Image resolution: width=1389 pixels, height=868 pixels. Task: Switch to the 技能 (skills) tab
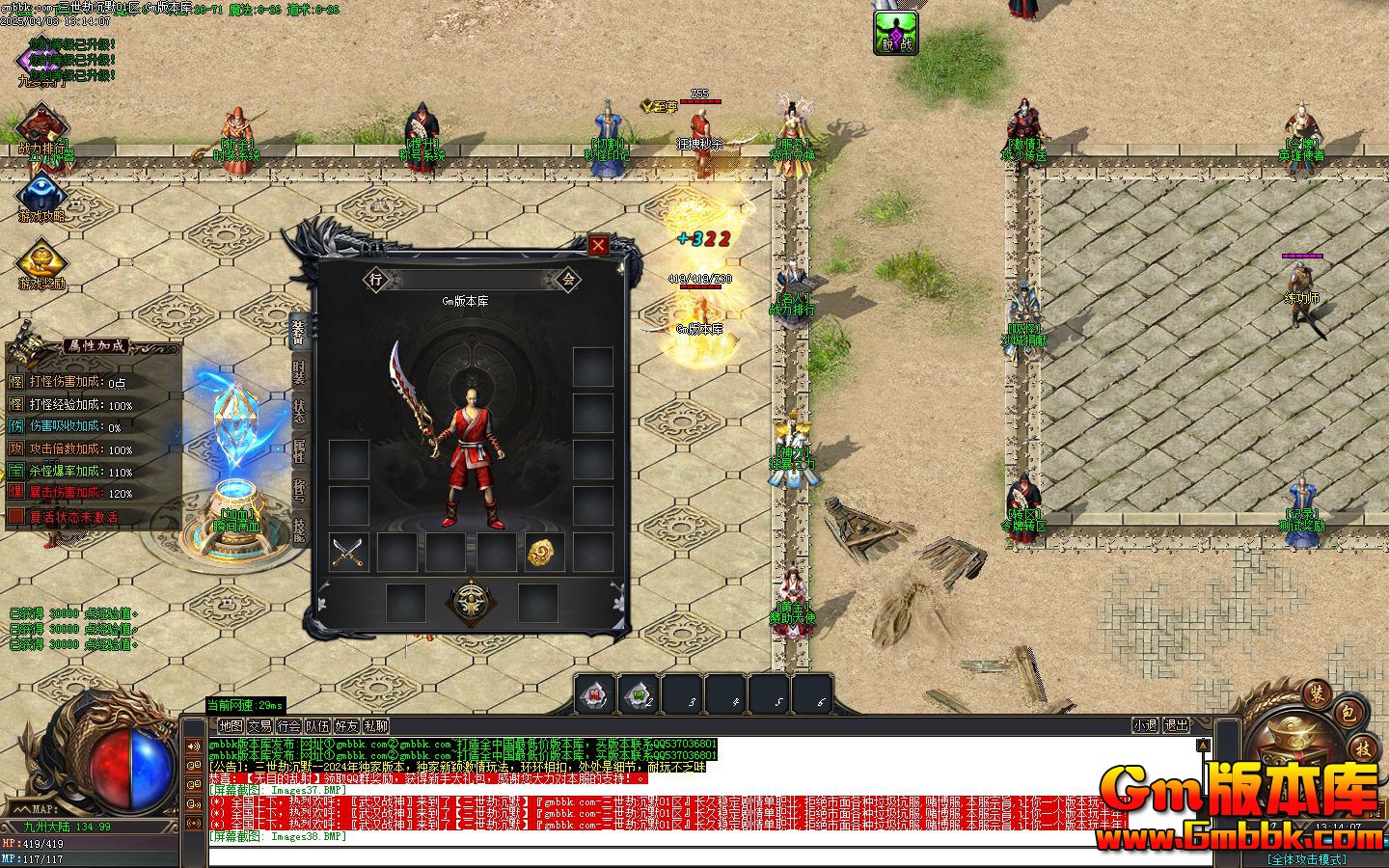point(300,532)
